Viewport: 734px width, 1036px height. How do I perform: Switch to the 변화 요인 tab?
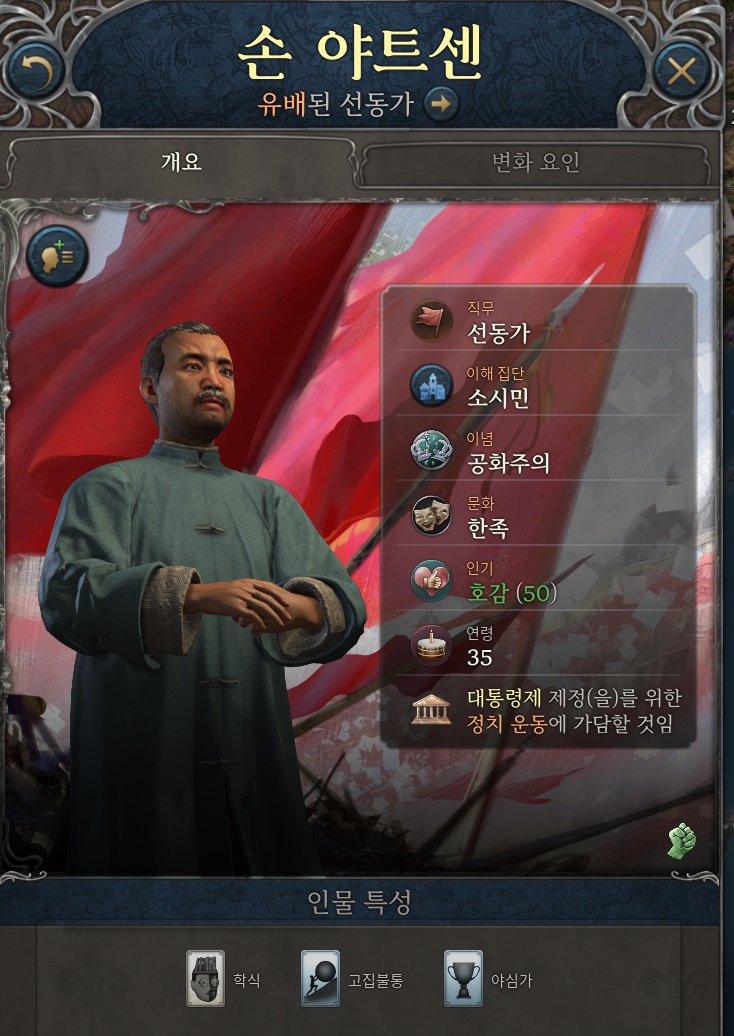(535, 162)
